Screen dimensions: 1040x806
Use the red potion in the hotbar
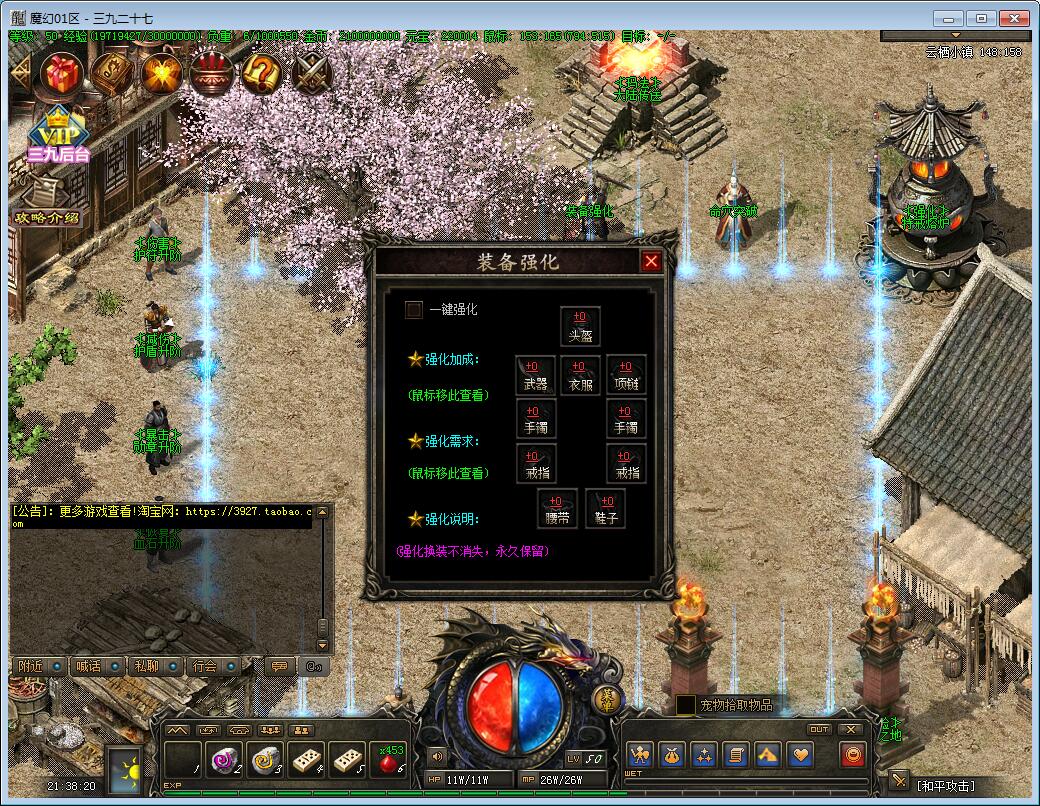(391, 760)
